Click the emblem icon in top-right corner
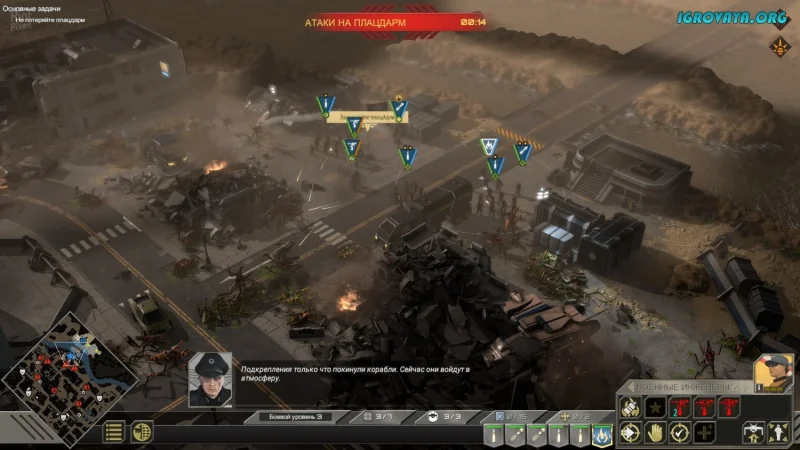800x450 pixels. tap(779, 46)
